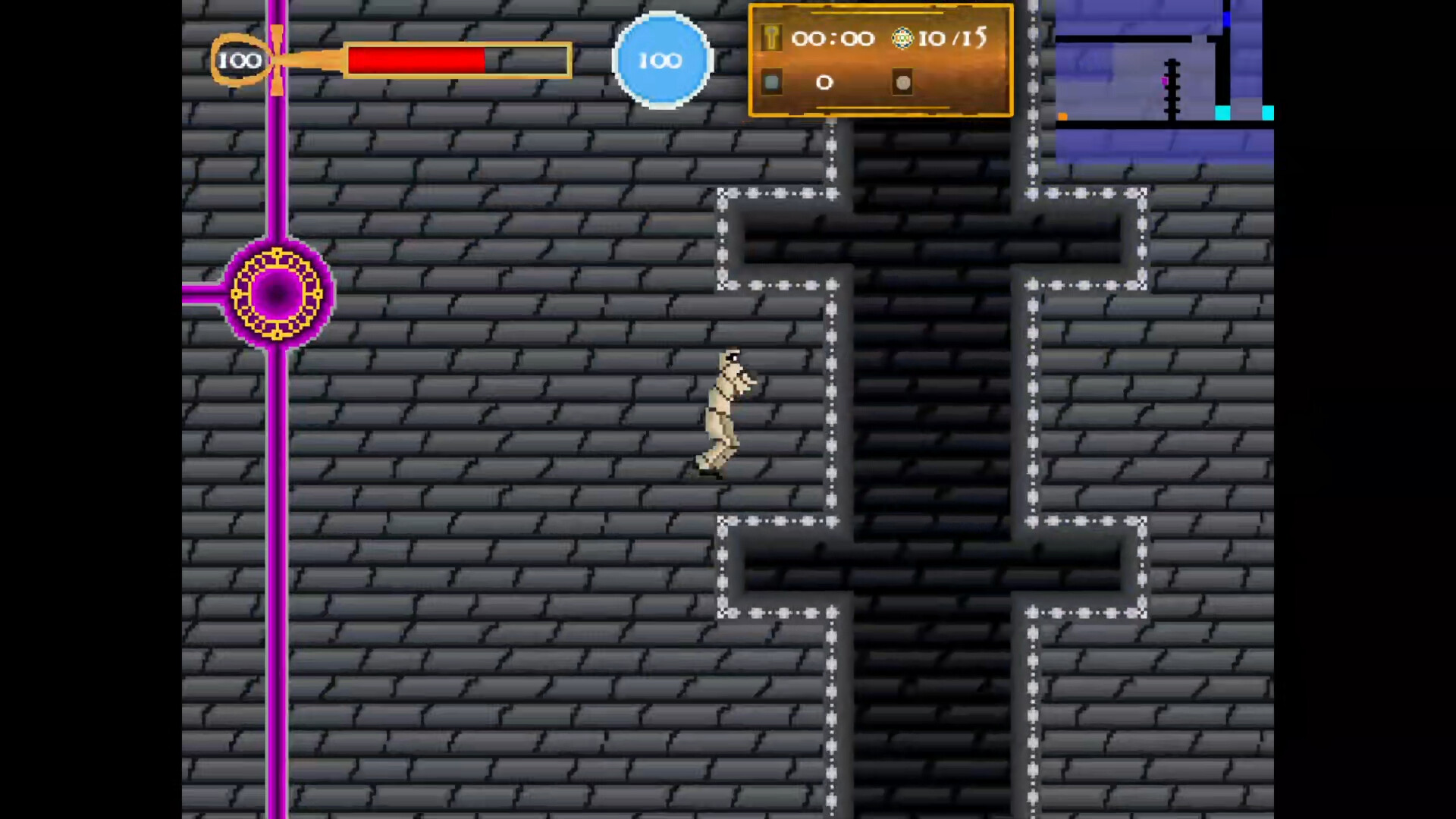Select the 00:00 timer display
Image resolution: width=1456 pixels, height=819 pixels.
pos(834,39)
